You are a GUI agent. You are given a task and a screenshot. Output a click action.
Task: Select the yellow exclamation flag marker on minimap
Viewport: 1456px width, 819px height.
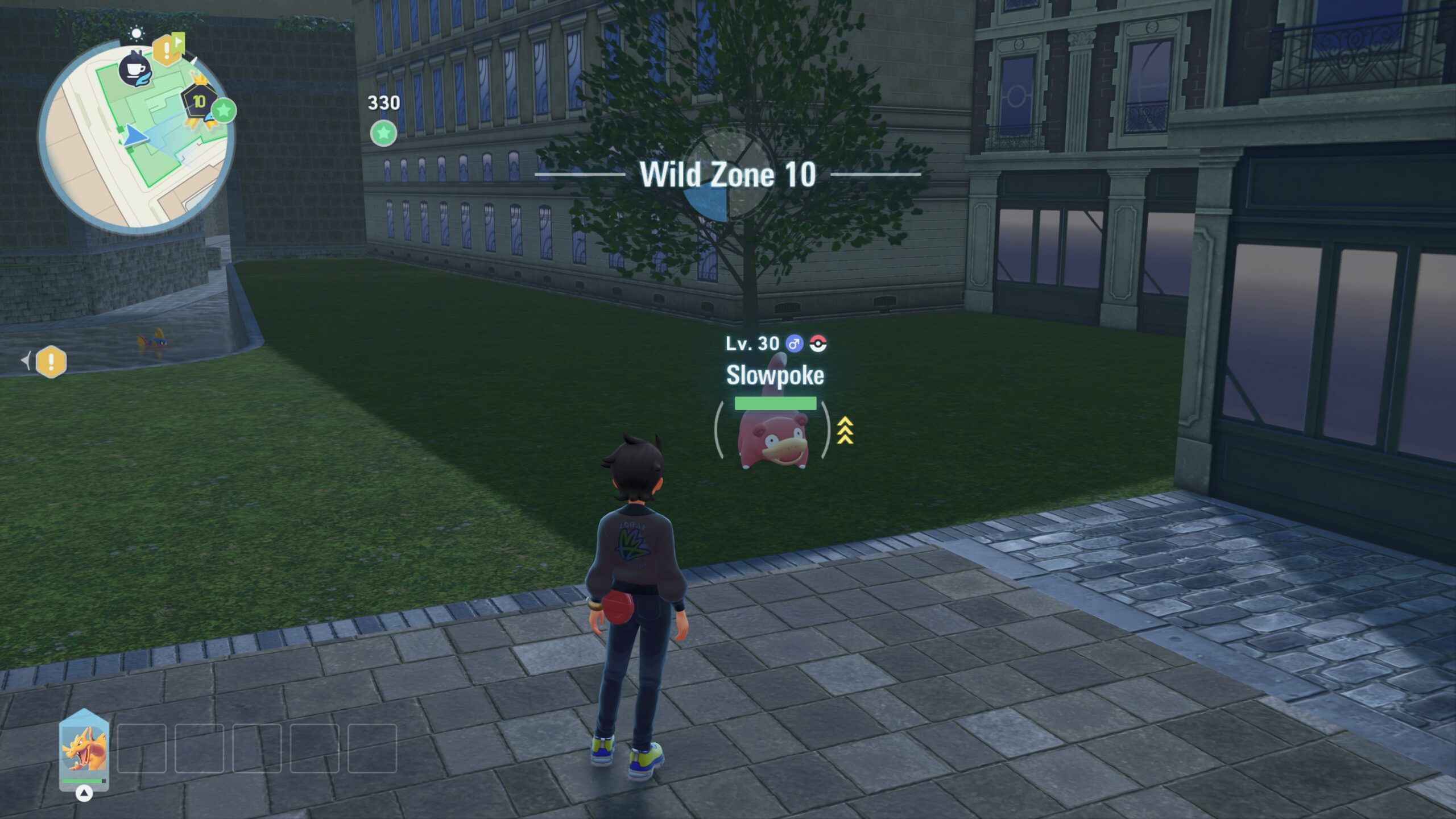pos(167,49)
